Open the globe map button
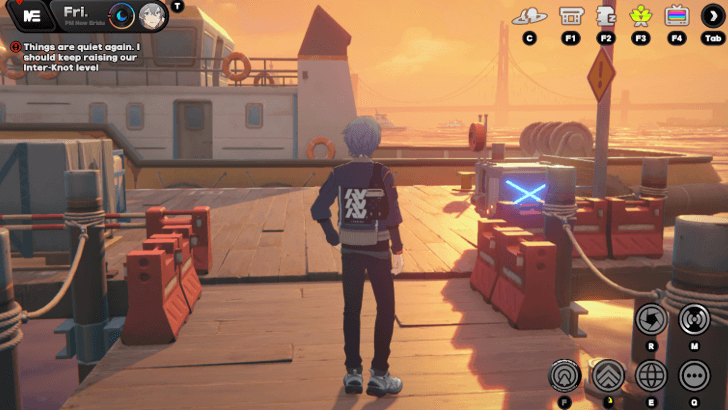 point(651,376)
